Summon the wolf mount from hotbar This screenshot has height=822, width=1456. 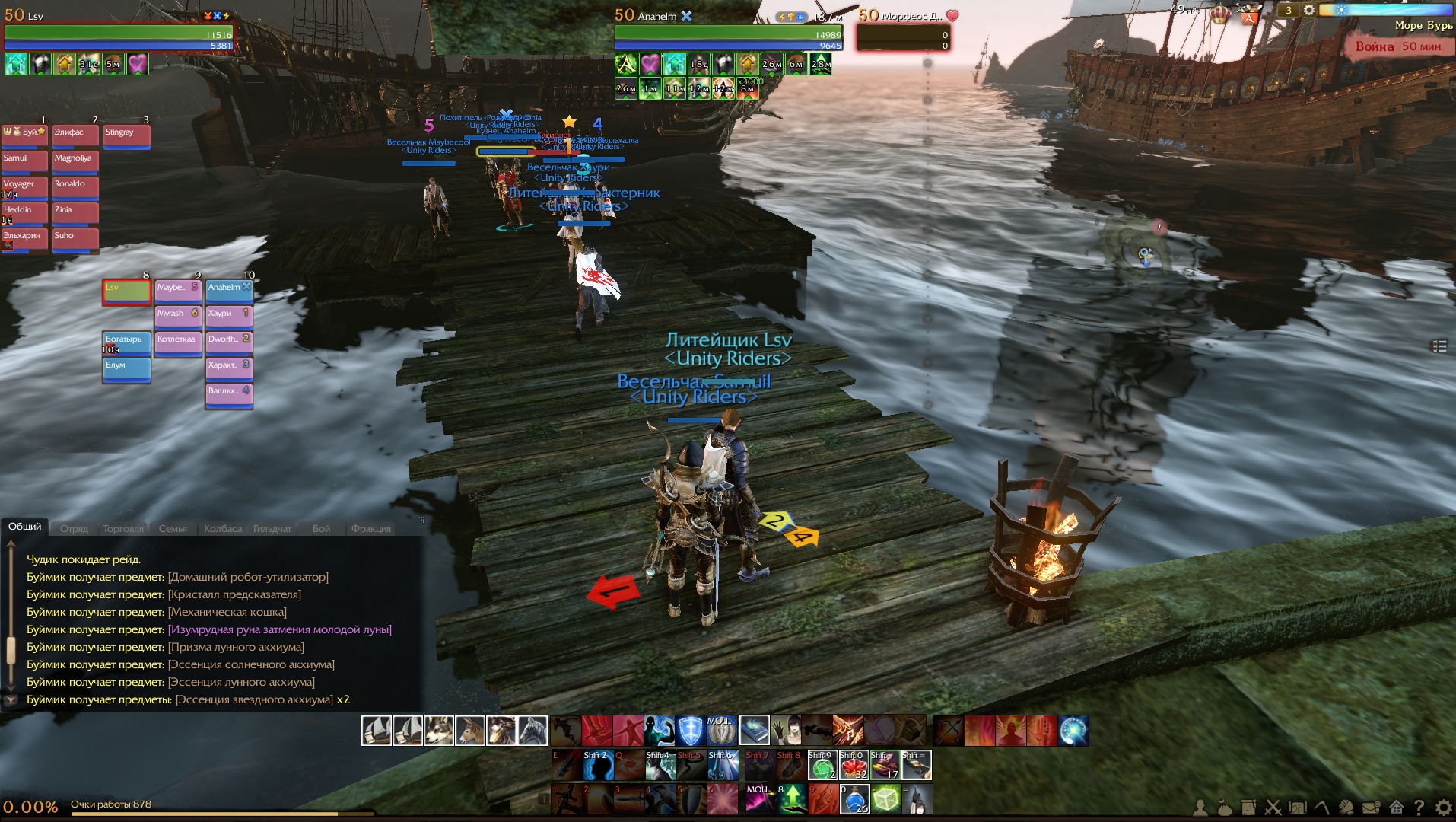439,731
